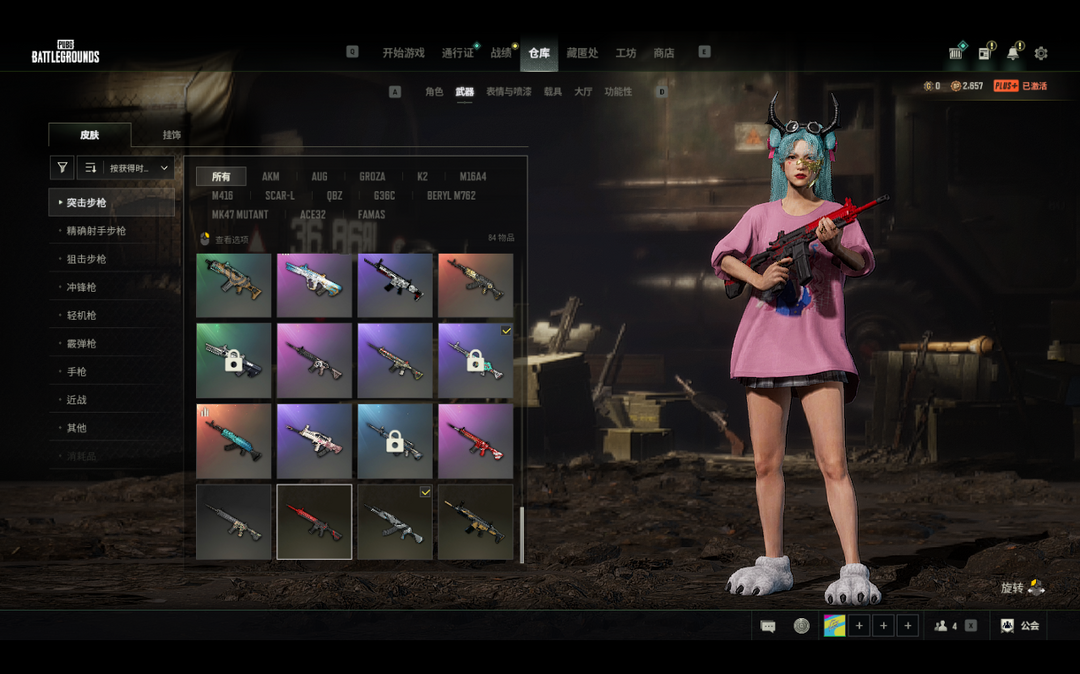Viewport: 1080px width, 674px height.
Task: Open the 战绩 page
Action: 501,53
